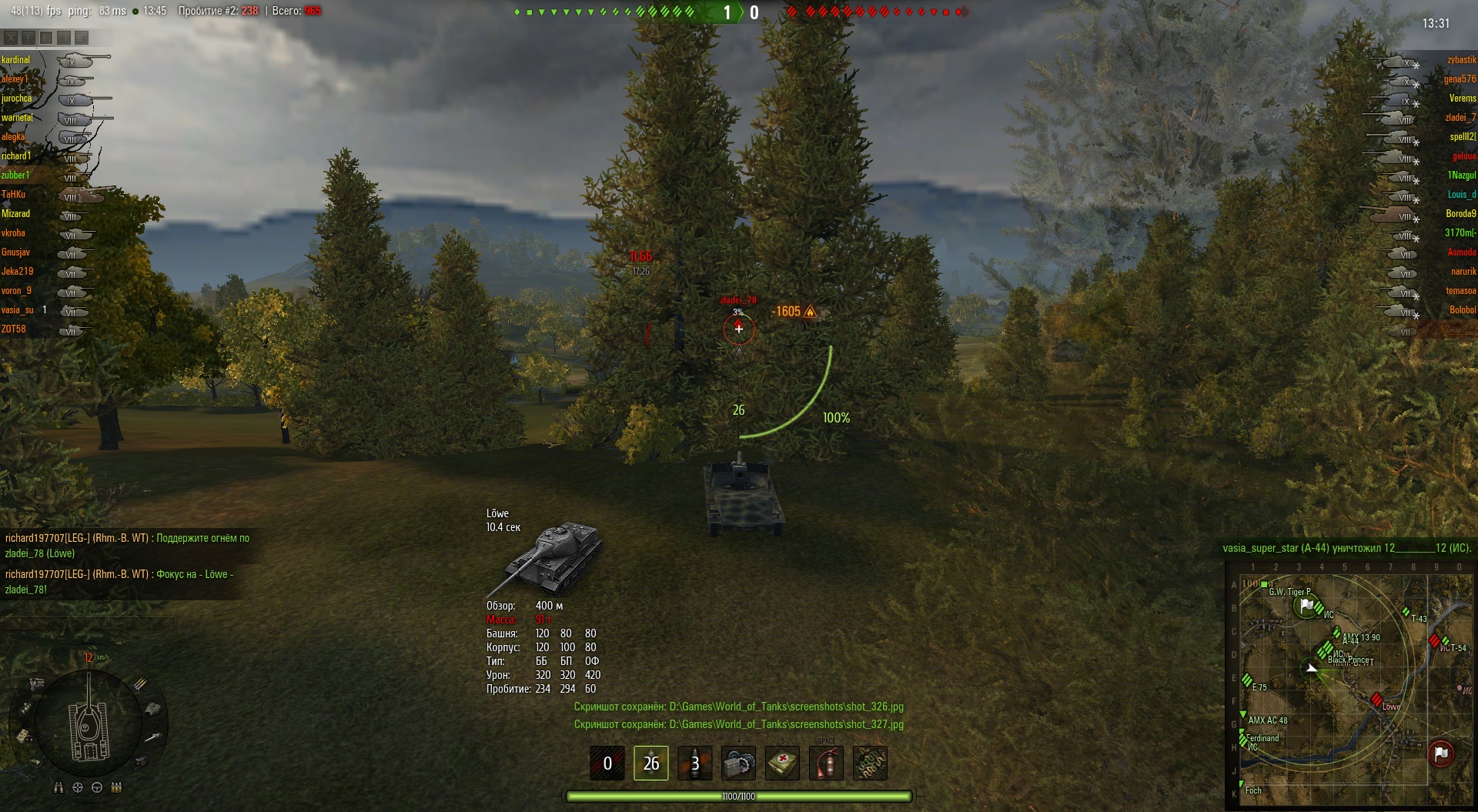Image resolution: width=1478 pixels, height=812 pixels.
Task: Click the green allied base flag on minimap
Action: tap(1306, 606)
